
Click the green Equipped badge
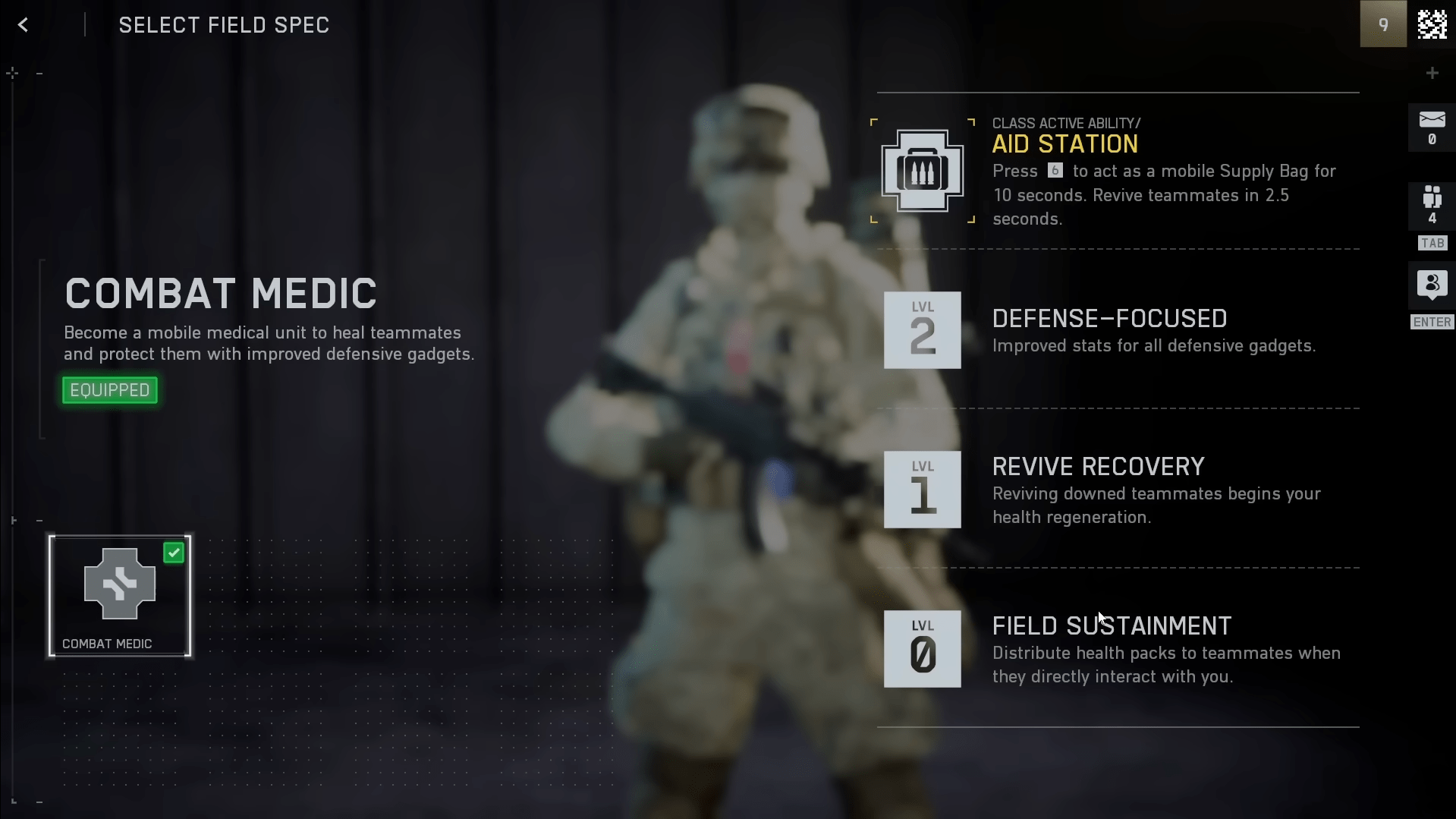point(108,389)
